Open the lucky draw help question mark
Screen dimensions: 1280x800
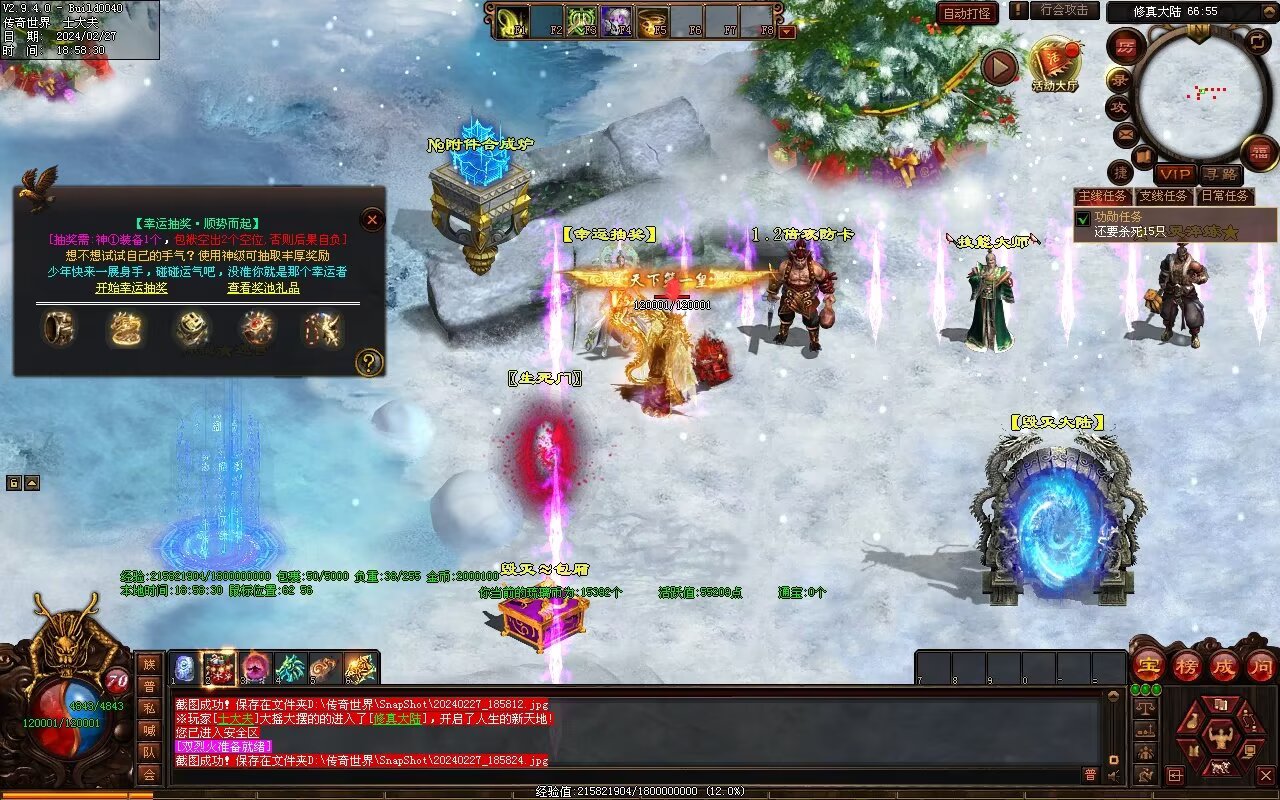pos(369,362)
